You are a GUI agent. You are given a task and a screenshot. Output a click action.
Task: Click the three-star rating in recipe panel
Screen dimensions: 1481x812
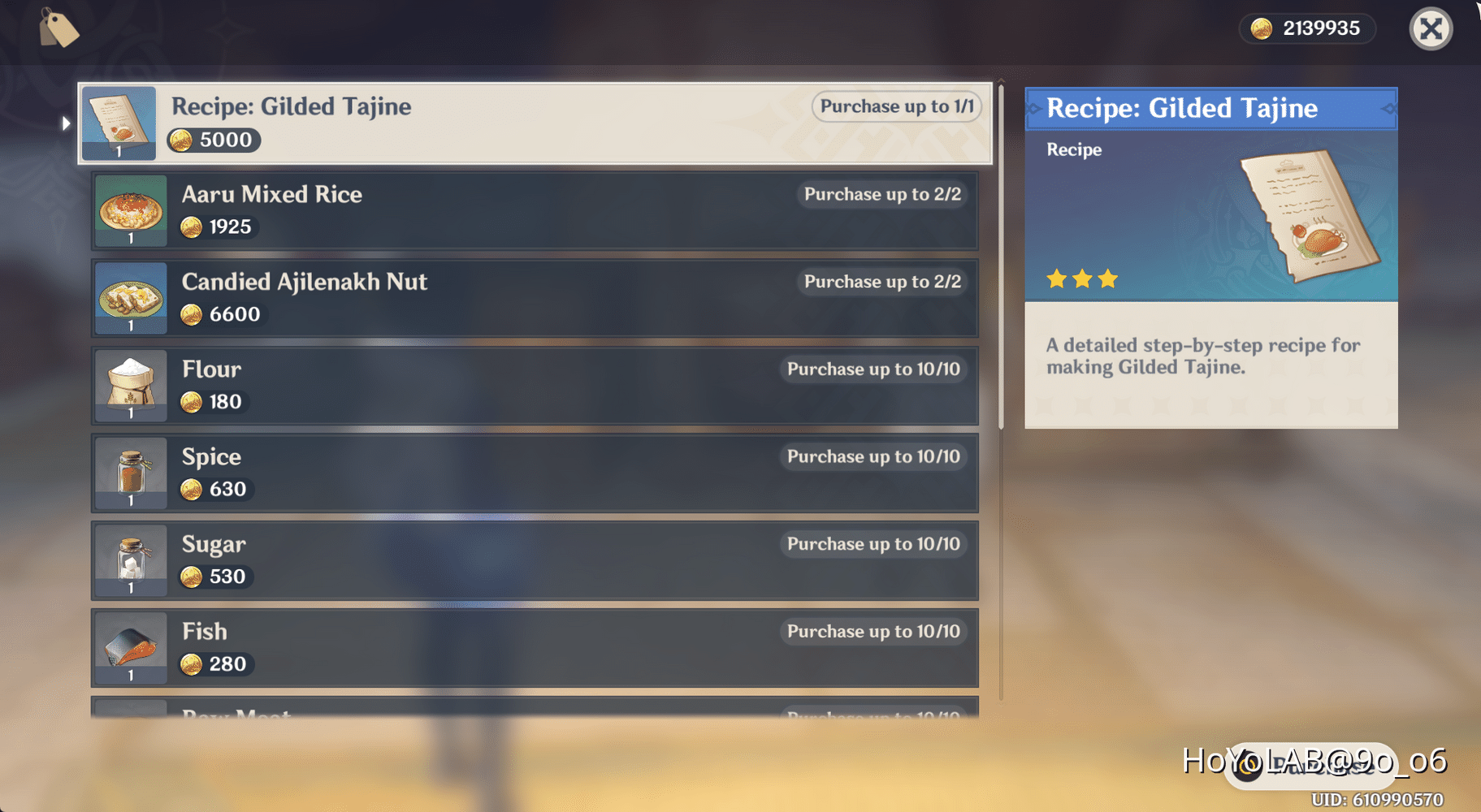coord(1081,279)
